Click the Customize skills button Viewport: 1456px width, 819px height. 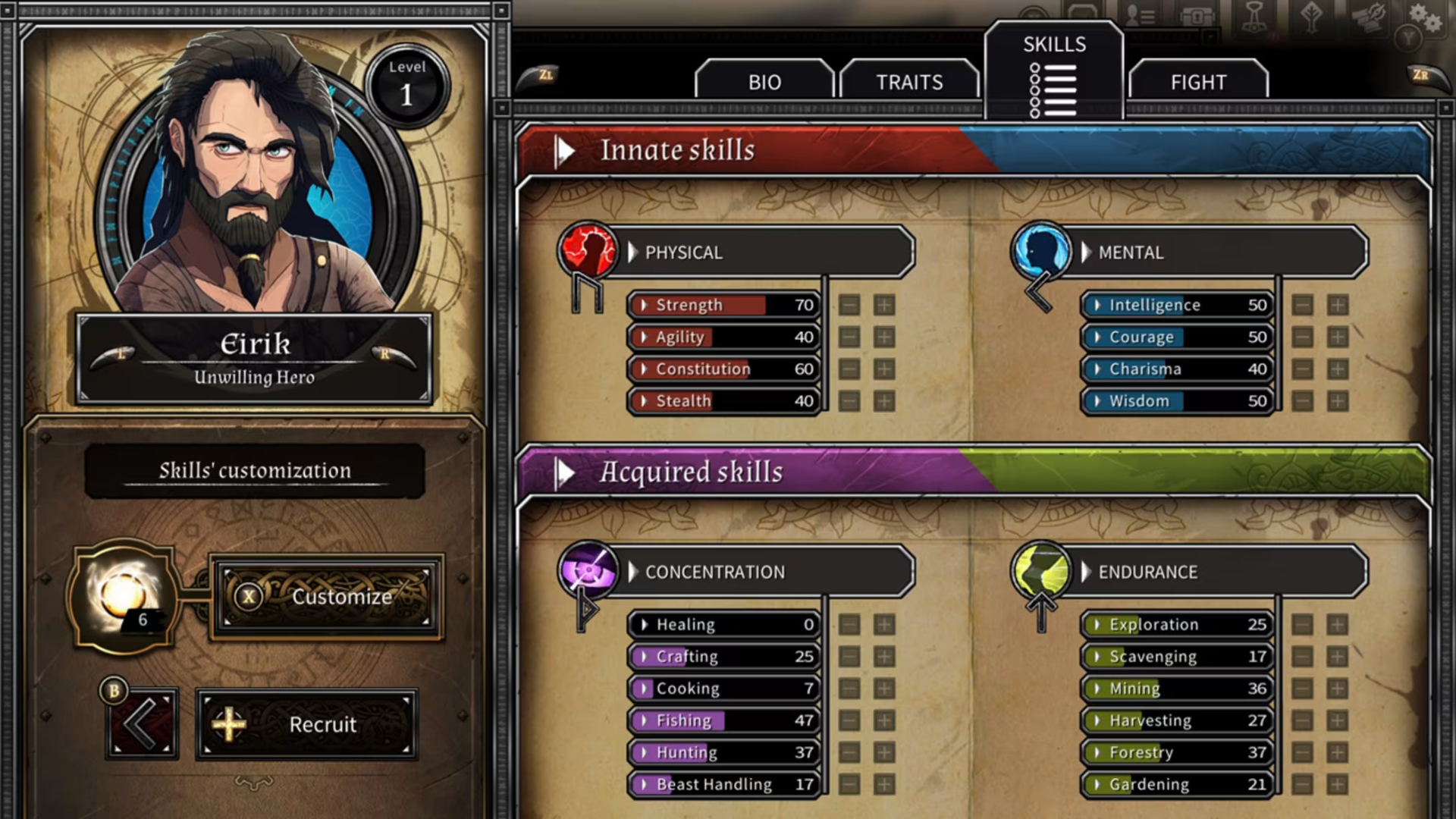326,598
